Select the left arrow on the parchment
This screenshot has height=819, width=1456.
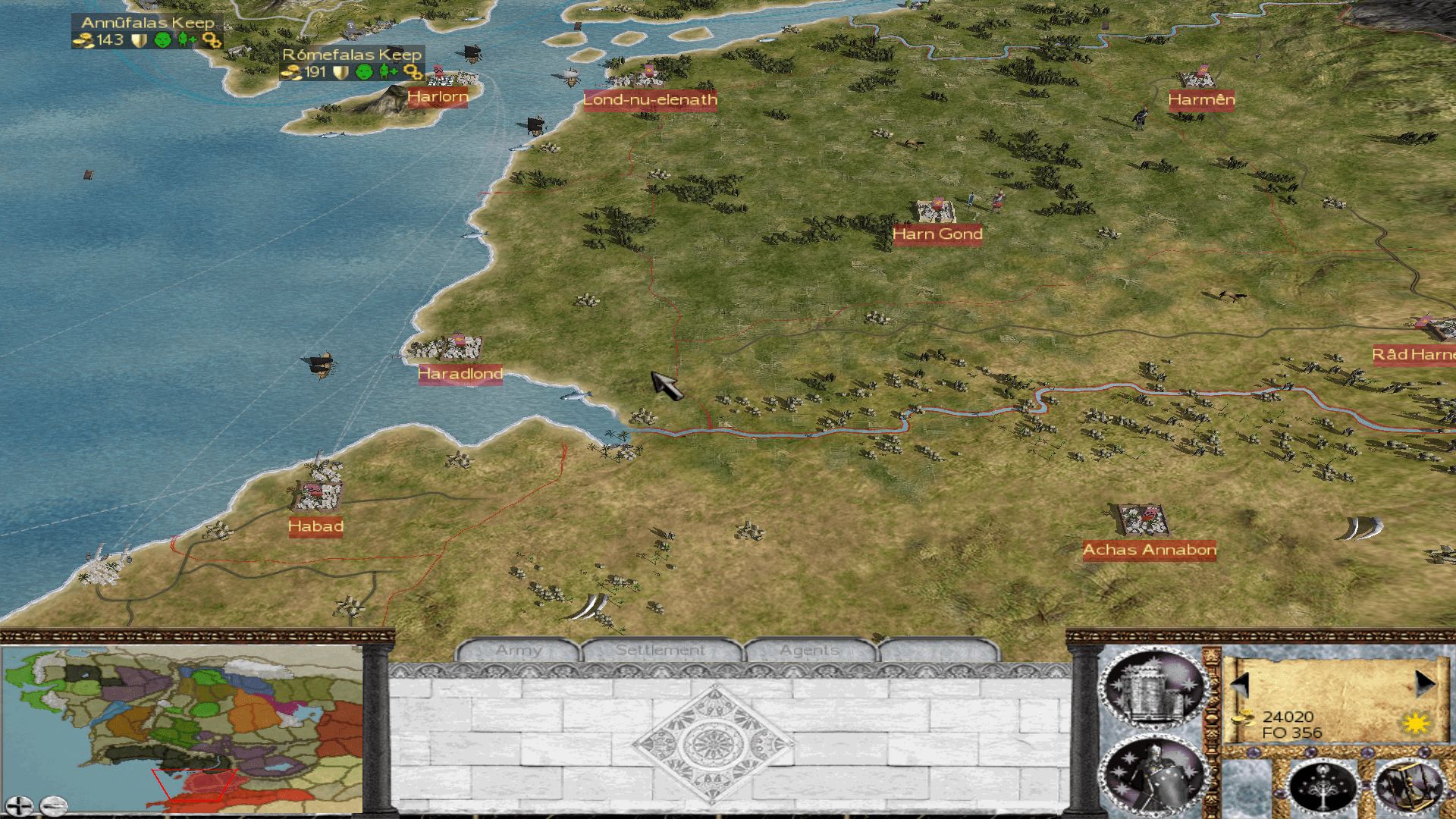(1241, 684)
